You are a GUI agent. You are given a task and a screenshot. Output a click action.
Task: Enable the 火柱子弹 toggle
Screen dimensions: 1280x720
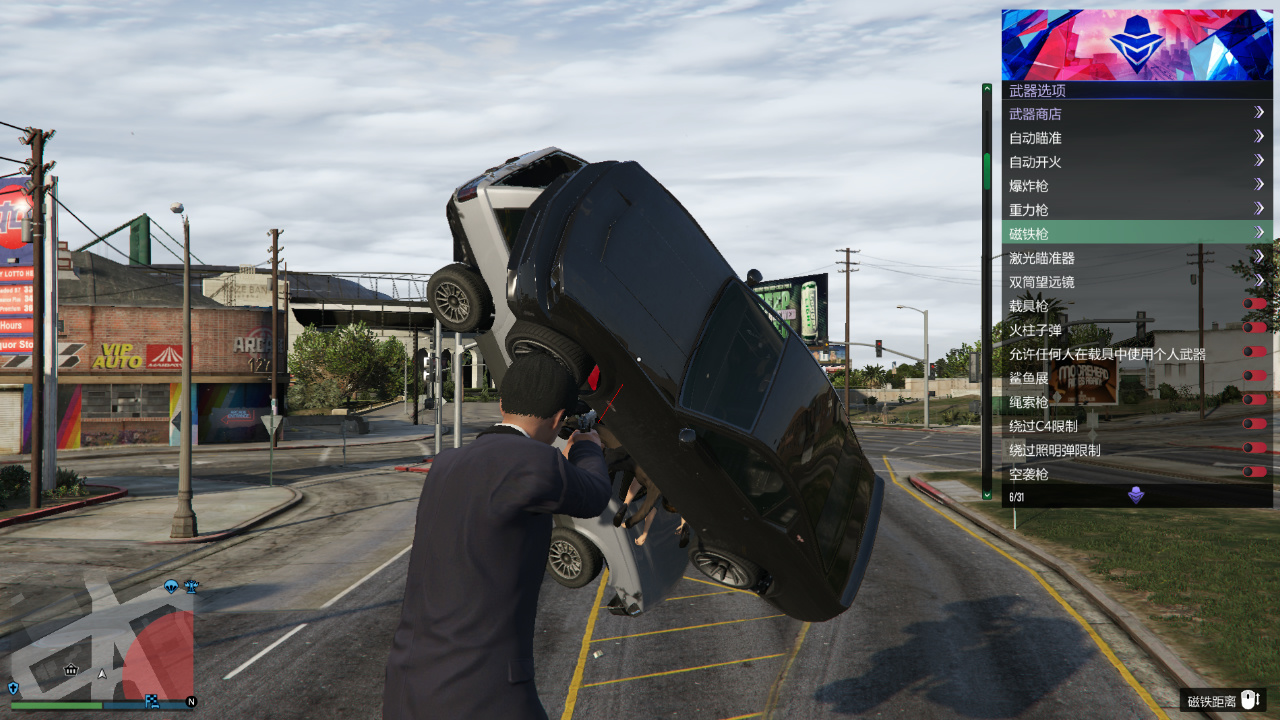click(1254, 328)
